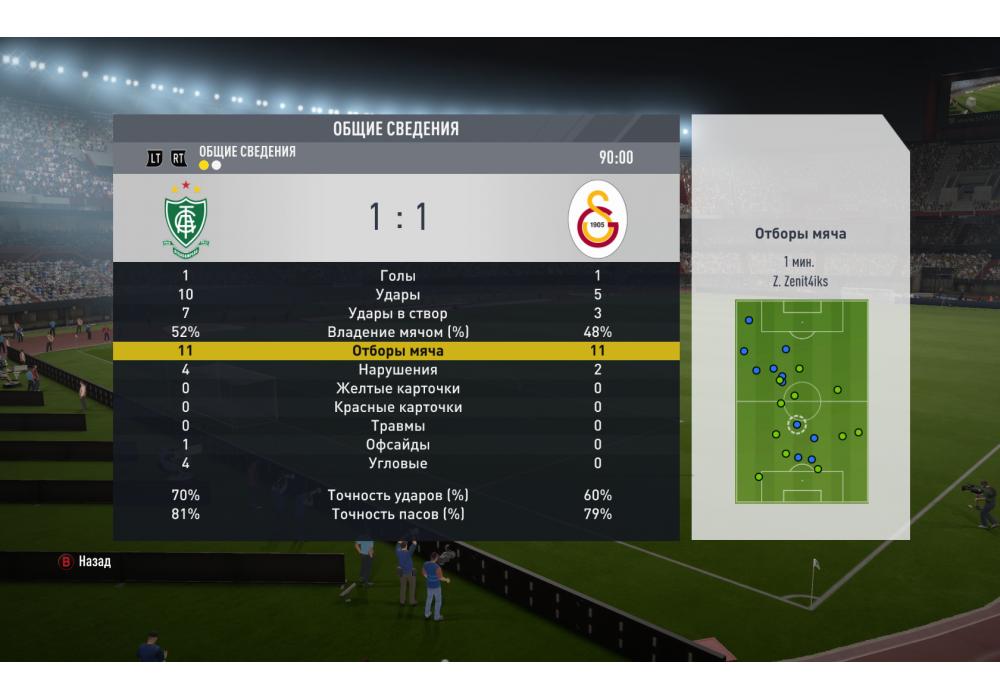Select the Нарушения stat row
Screen dimensions: 1000x700
tap(397, 370)
